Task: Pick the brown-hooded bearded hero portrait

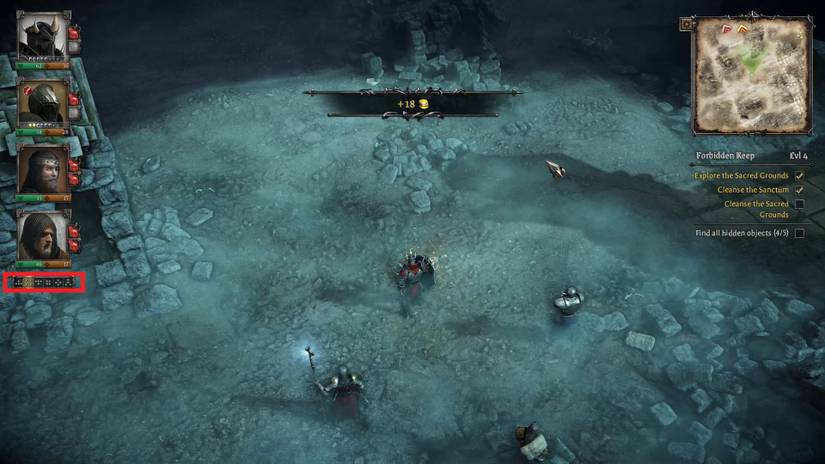Action: [x=43, y=234]
